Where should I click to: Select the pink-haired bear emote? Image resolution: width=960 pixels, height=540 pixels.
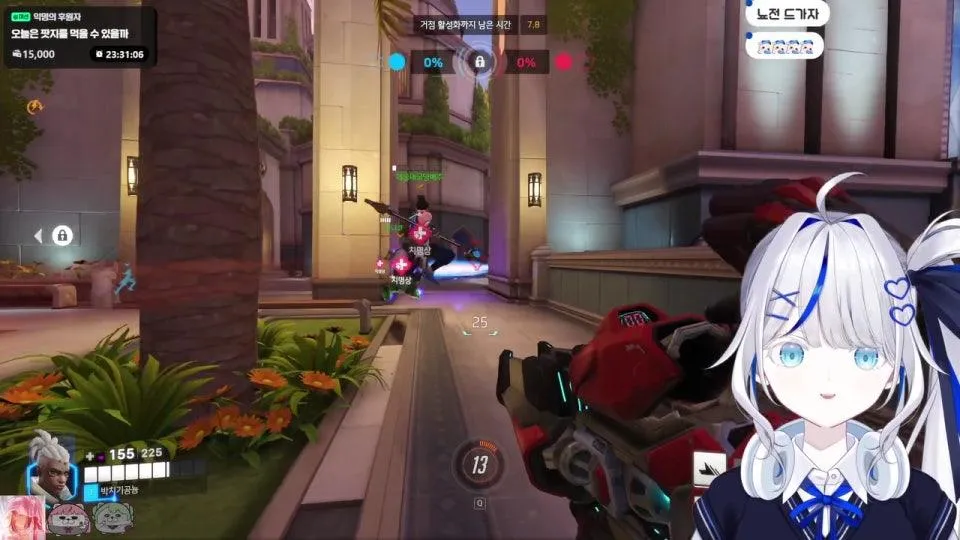point(69,518)
